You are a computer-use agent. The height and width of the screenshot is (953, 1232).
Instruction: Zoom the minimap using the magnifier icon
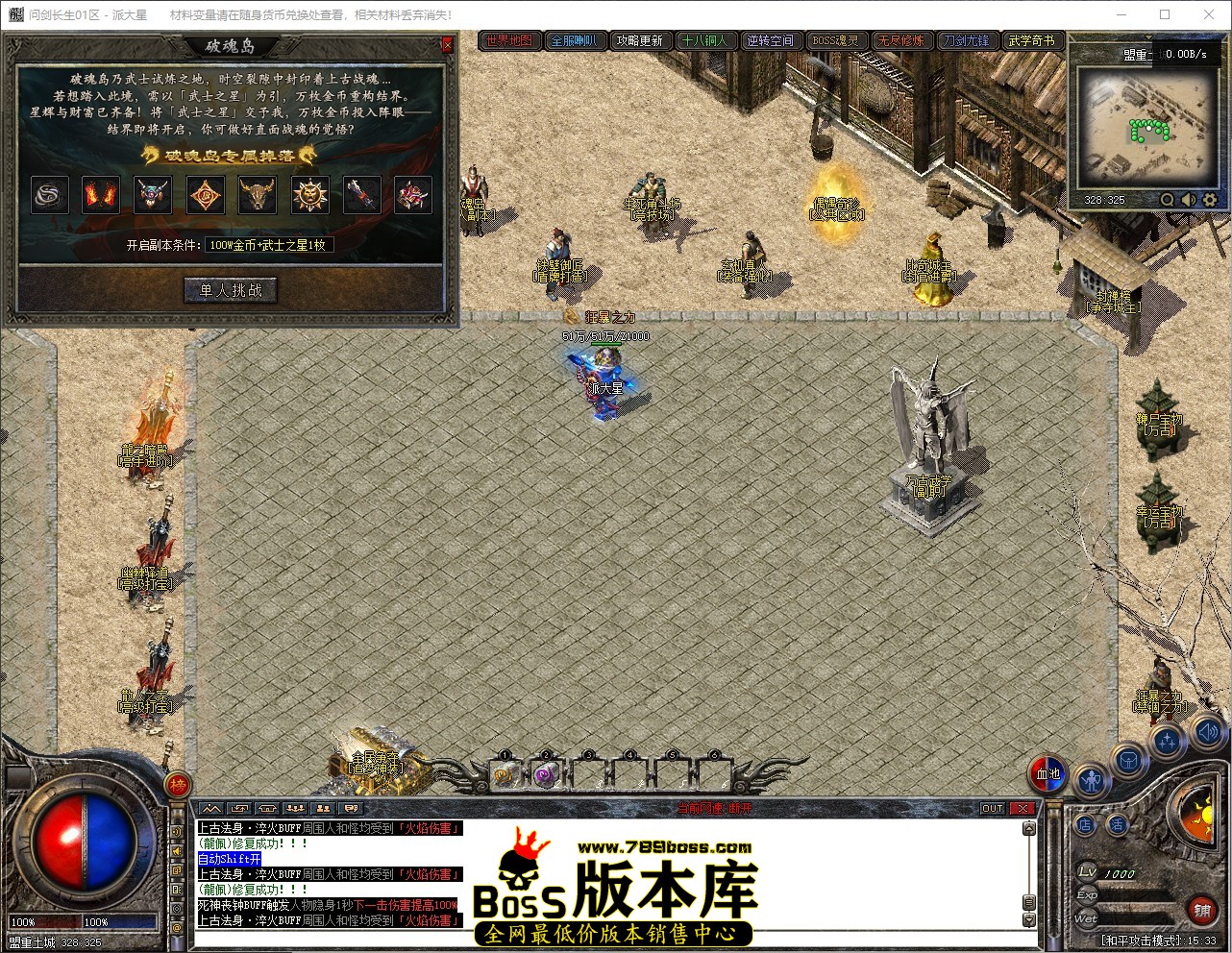1167,200
